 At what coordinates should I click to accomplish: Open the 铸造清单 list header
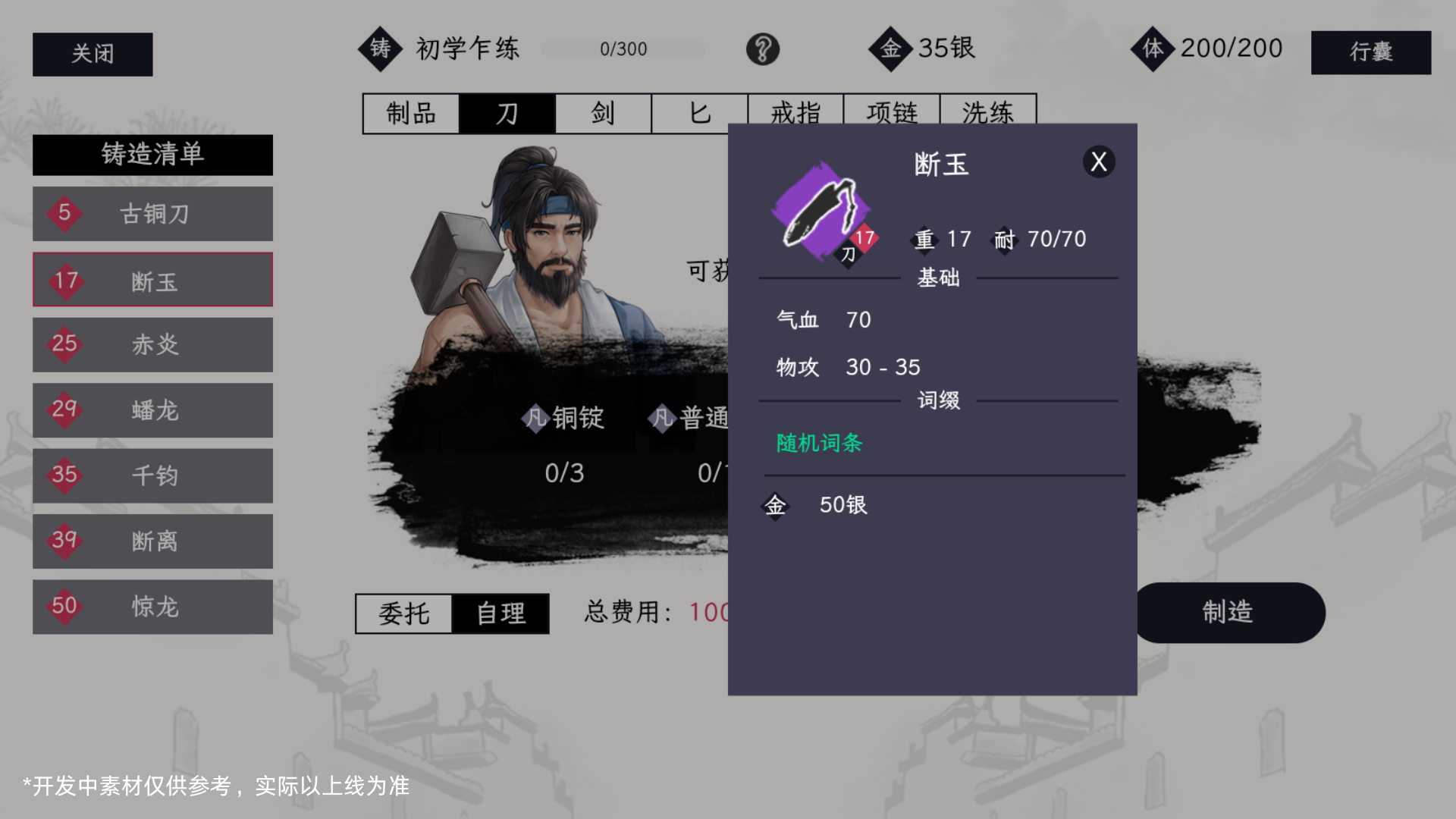click(x=152, y=155)
